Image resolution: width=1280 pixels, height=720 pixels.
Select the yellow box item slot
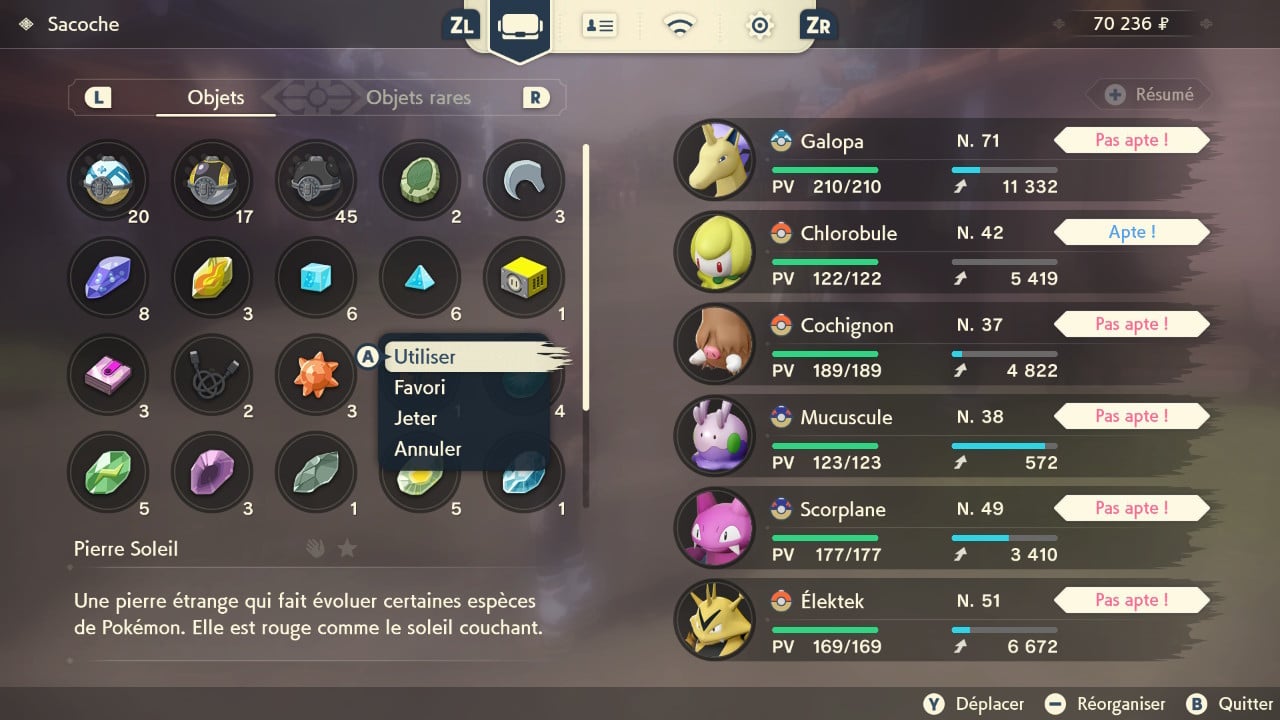(524, 278)
